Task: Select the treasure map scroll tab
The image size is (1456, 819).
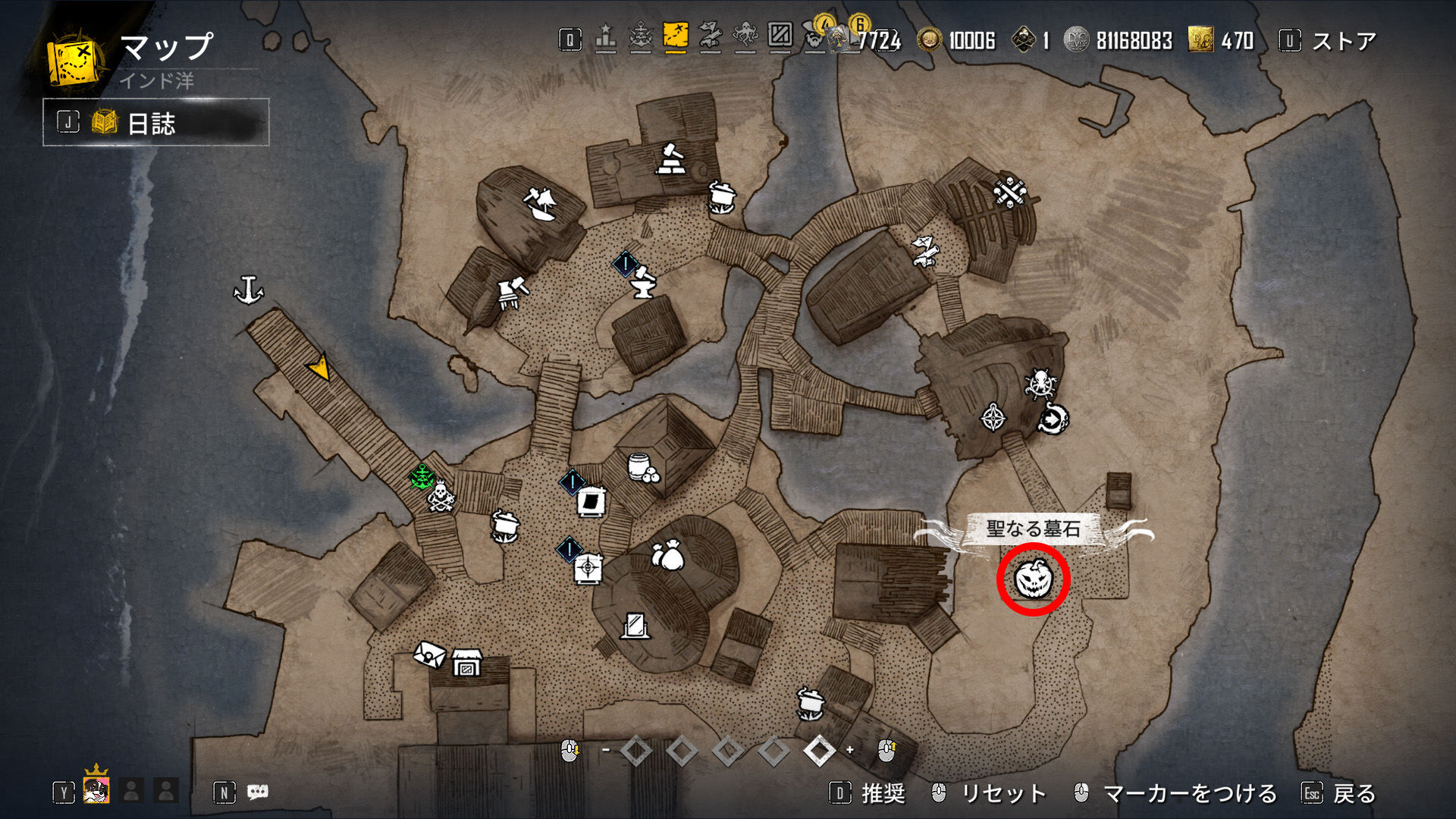Action: click(710, 37)
